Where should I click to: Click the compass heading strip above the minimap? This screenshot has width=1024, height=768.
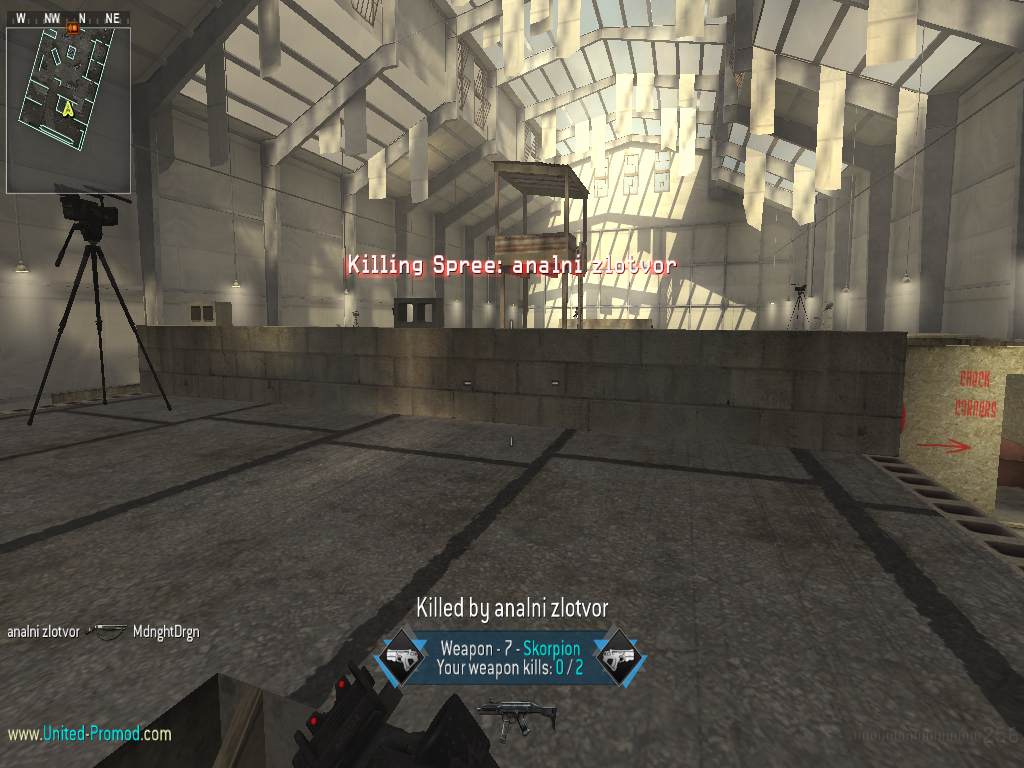(x=68, y=18)
